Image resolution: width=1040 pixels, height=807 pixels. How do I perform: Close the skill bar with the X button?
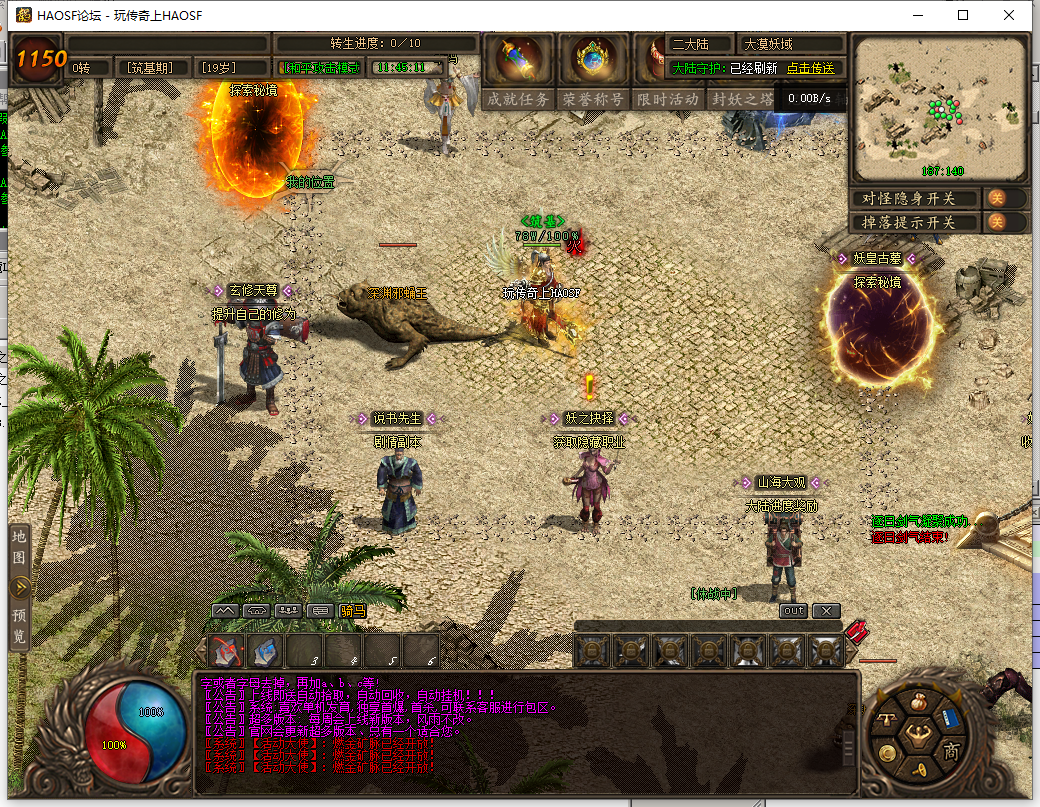(826, 610)
